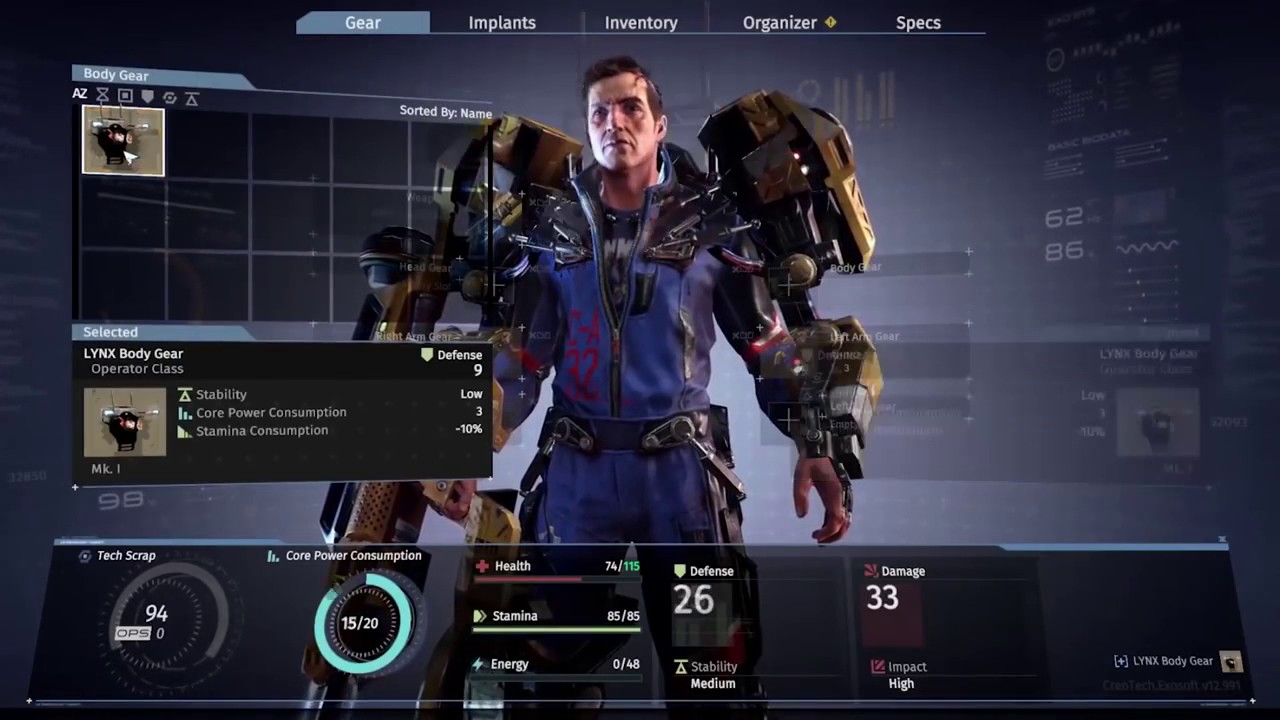Viewport: 1280px width, 720px height.
Task: Choose the square-in-square sort icon
Action: click(125, 96)
